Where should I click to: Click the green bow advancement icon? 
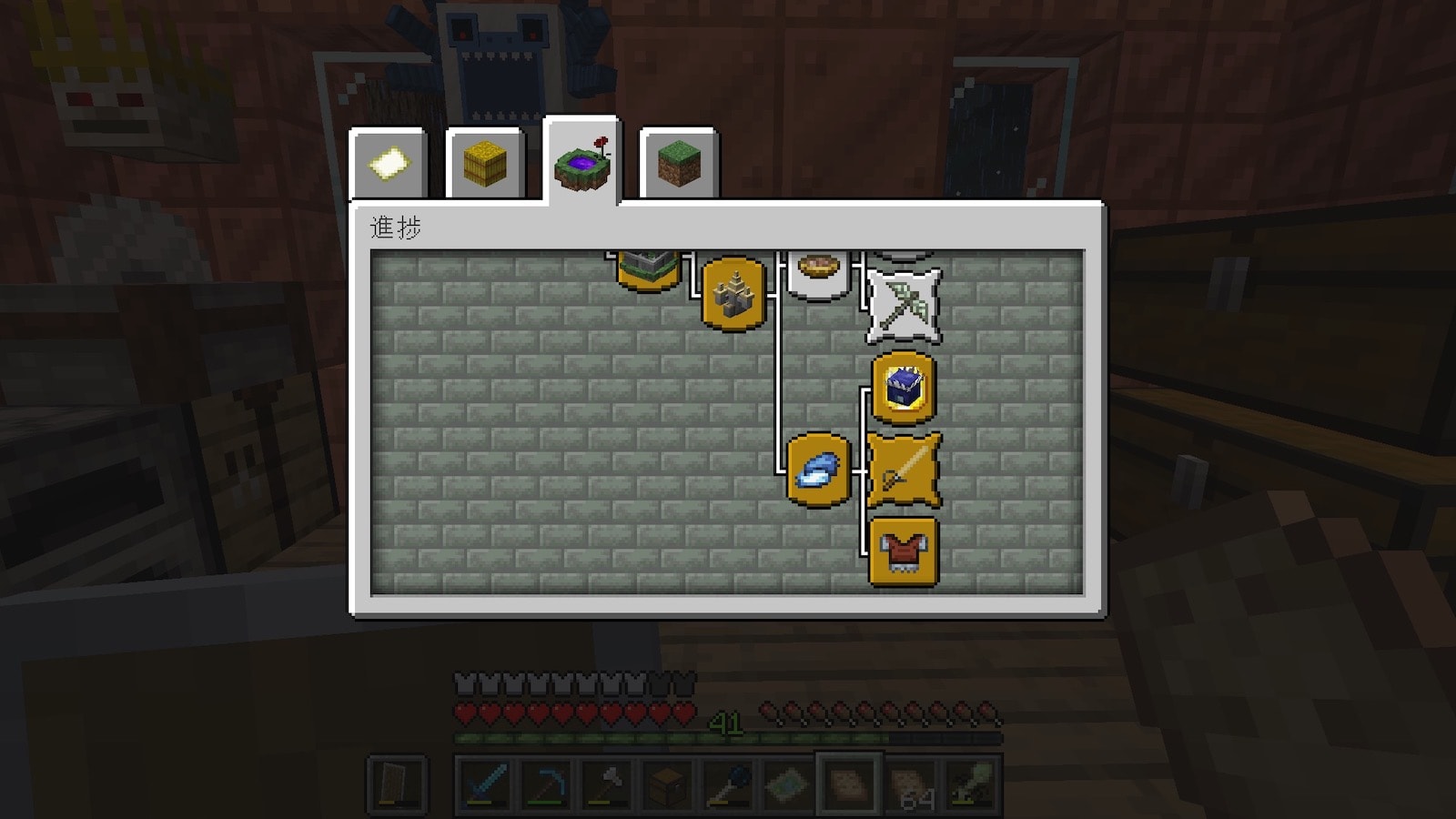(x=904, y=306)
